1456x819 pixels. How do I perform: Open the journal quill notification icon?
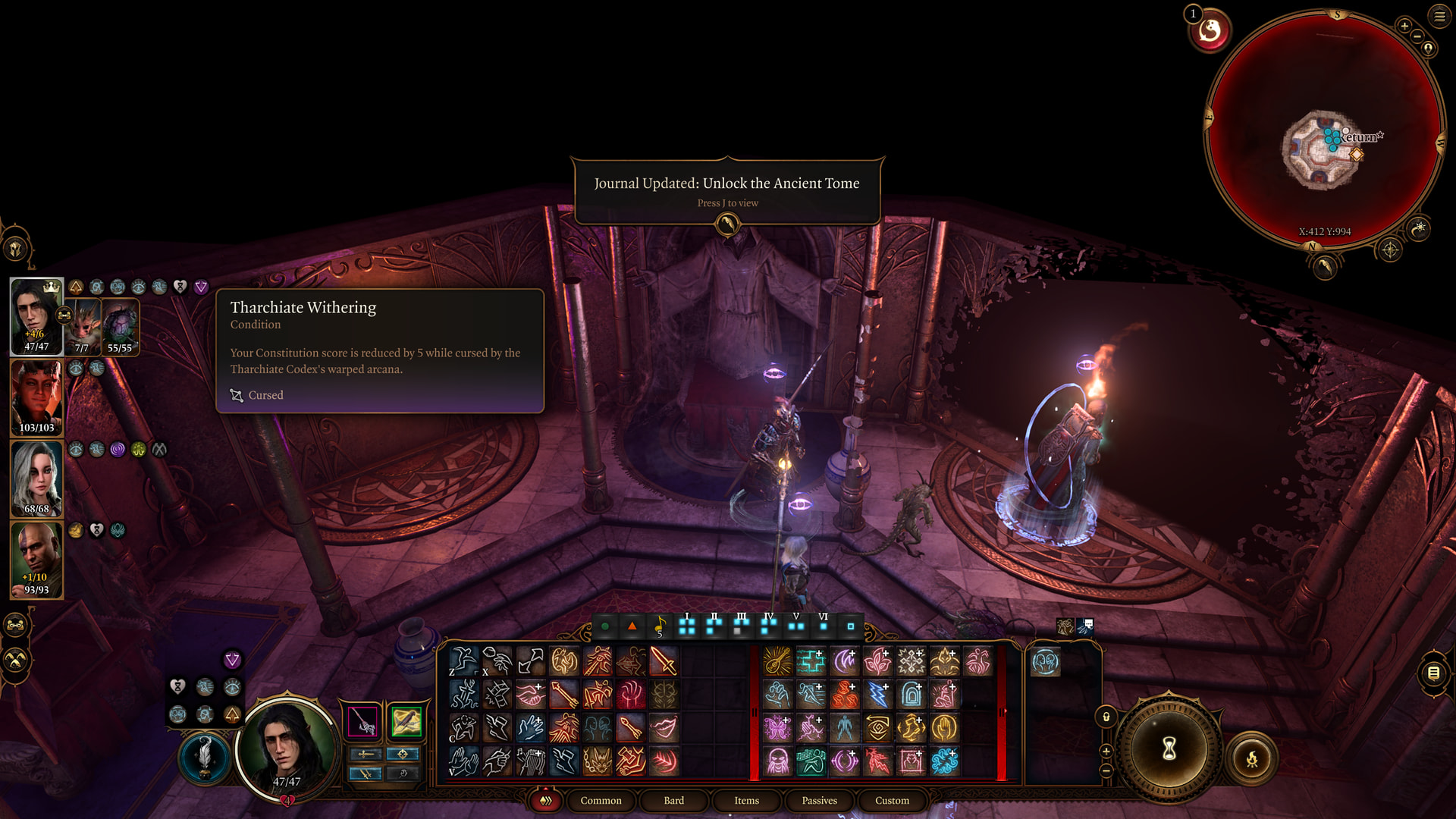point(727,224)
